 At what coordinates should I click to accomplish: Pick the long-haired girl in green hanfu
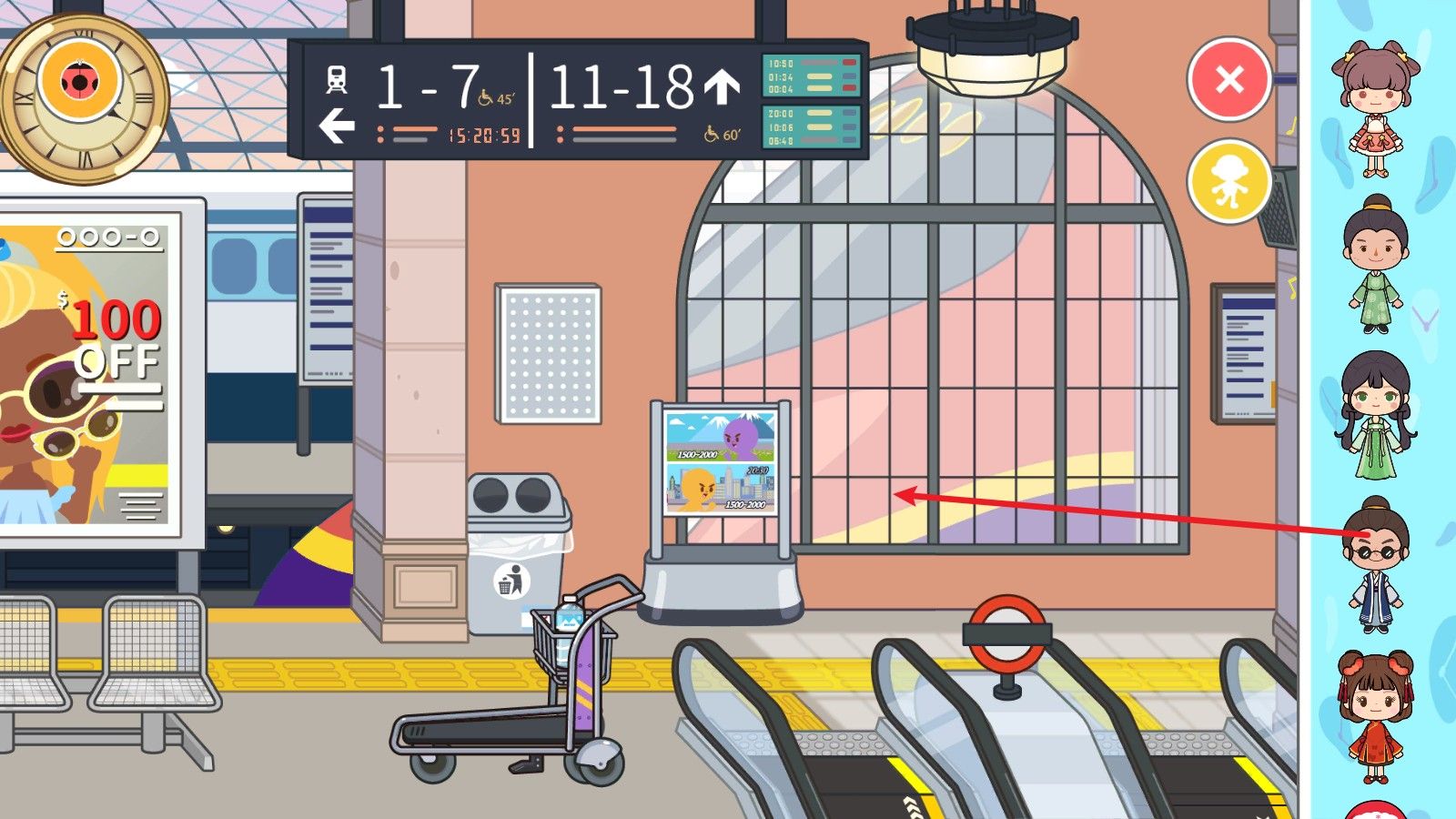(x=1375, y=415)
